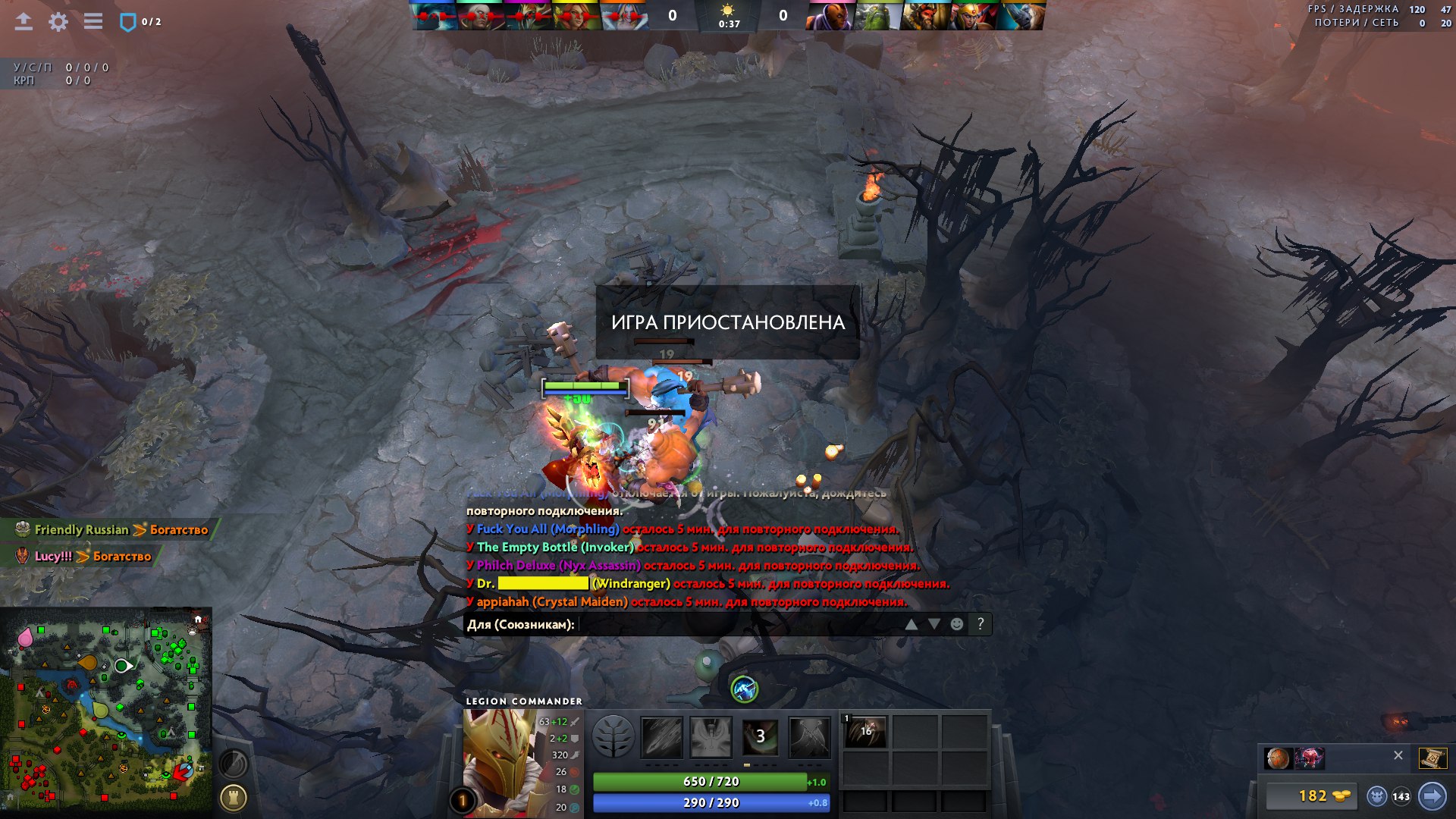Open the hamburger main menu
The height and width of the screenshot is (819, 1456).
(x=93, y=21)
